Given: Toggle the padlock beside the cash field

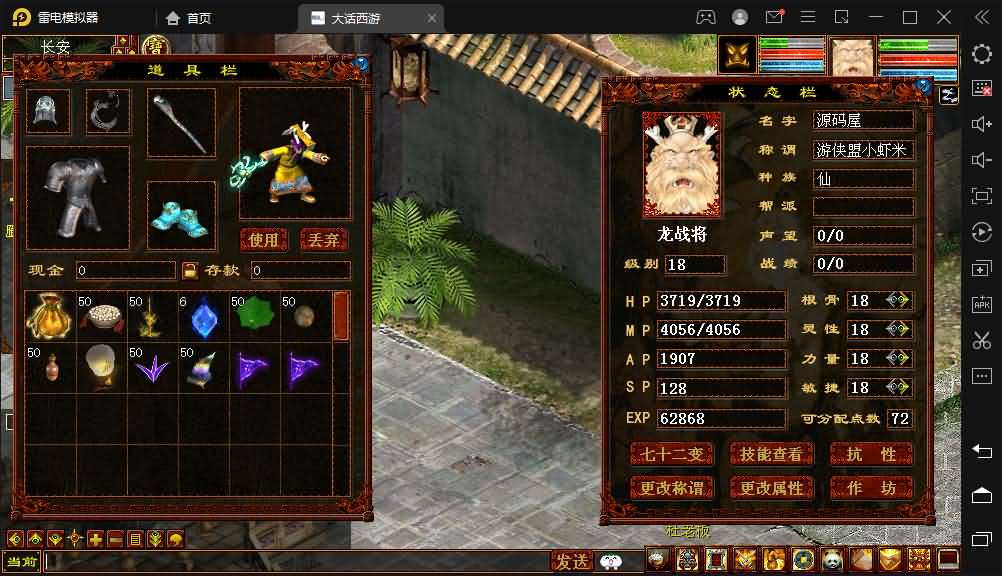Looking at the screenshot, I should coord(190,270).
